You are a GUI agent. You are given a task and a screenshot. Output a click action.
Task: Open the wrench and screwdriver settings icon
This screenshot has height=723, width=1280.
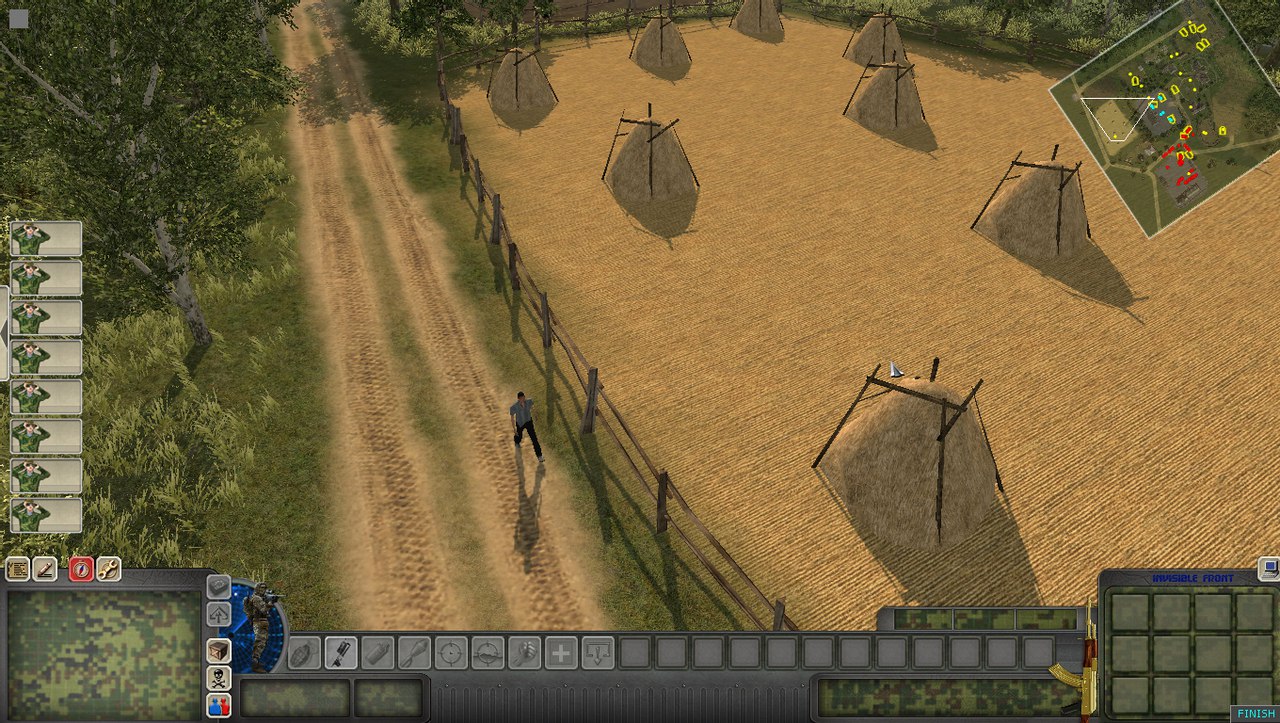tap(108, 569)
